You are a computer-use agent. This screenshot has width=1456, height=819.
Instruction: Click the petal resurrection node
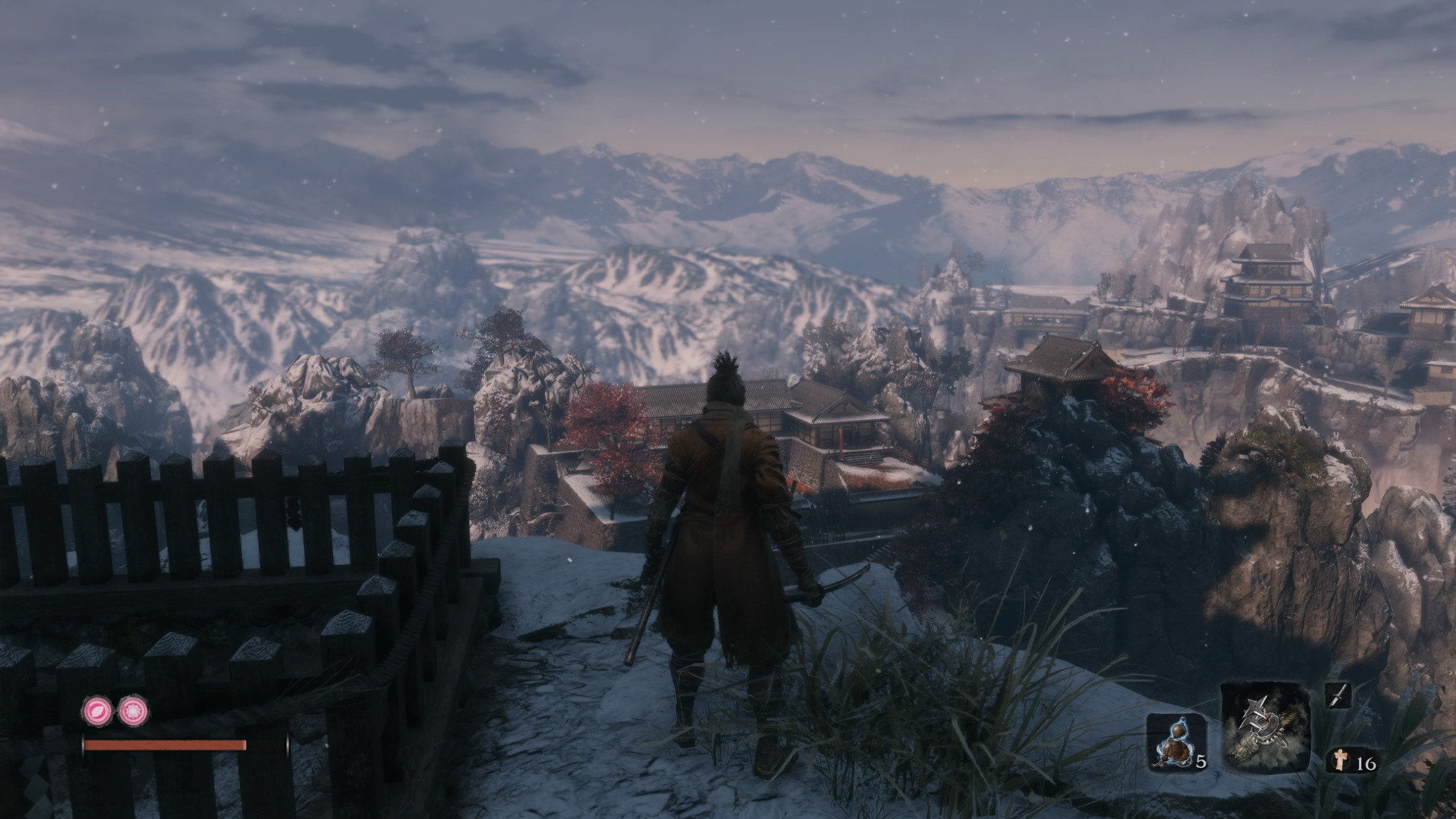[x=98, y=711]
